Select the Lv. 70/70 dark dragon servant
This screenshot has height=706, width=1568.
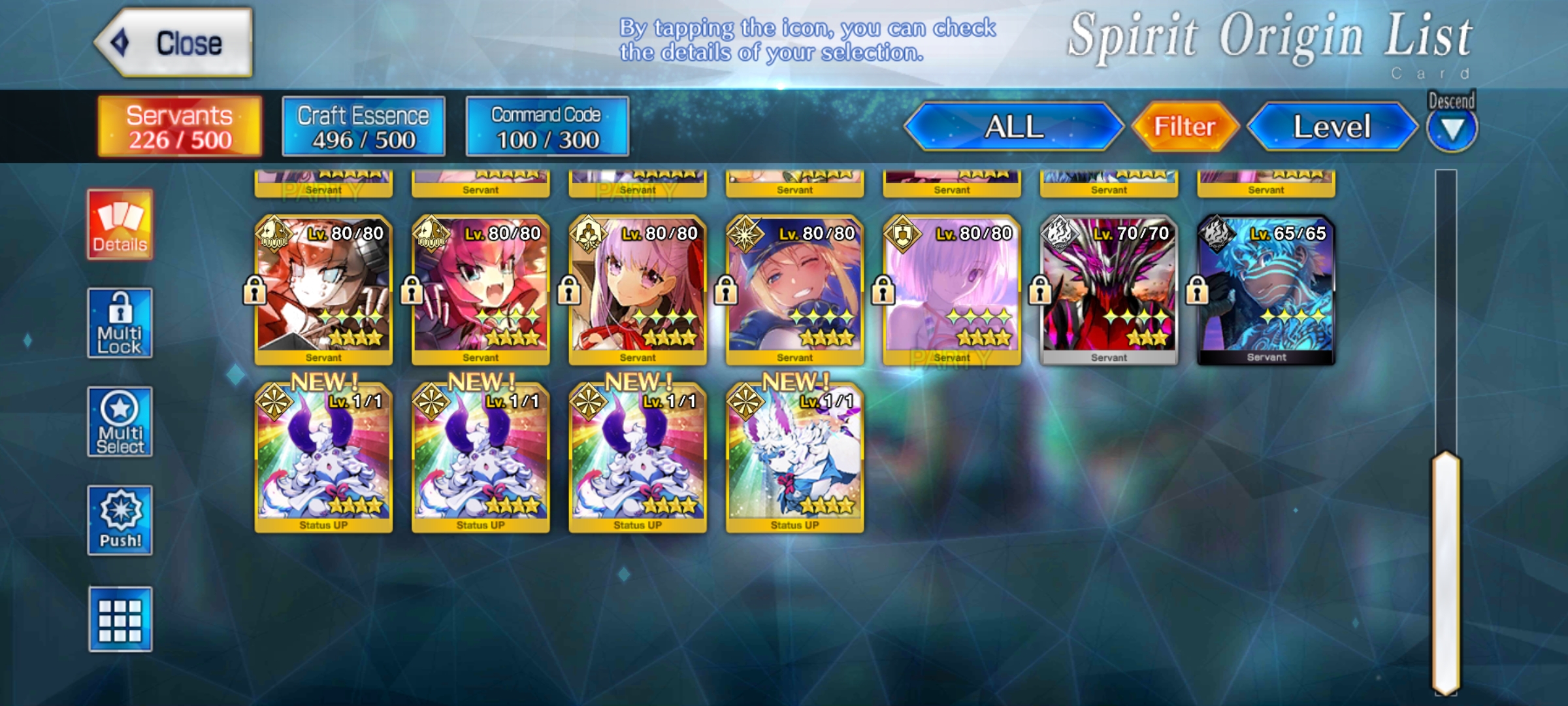(x=1109, y=290)
